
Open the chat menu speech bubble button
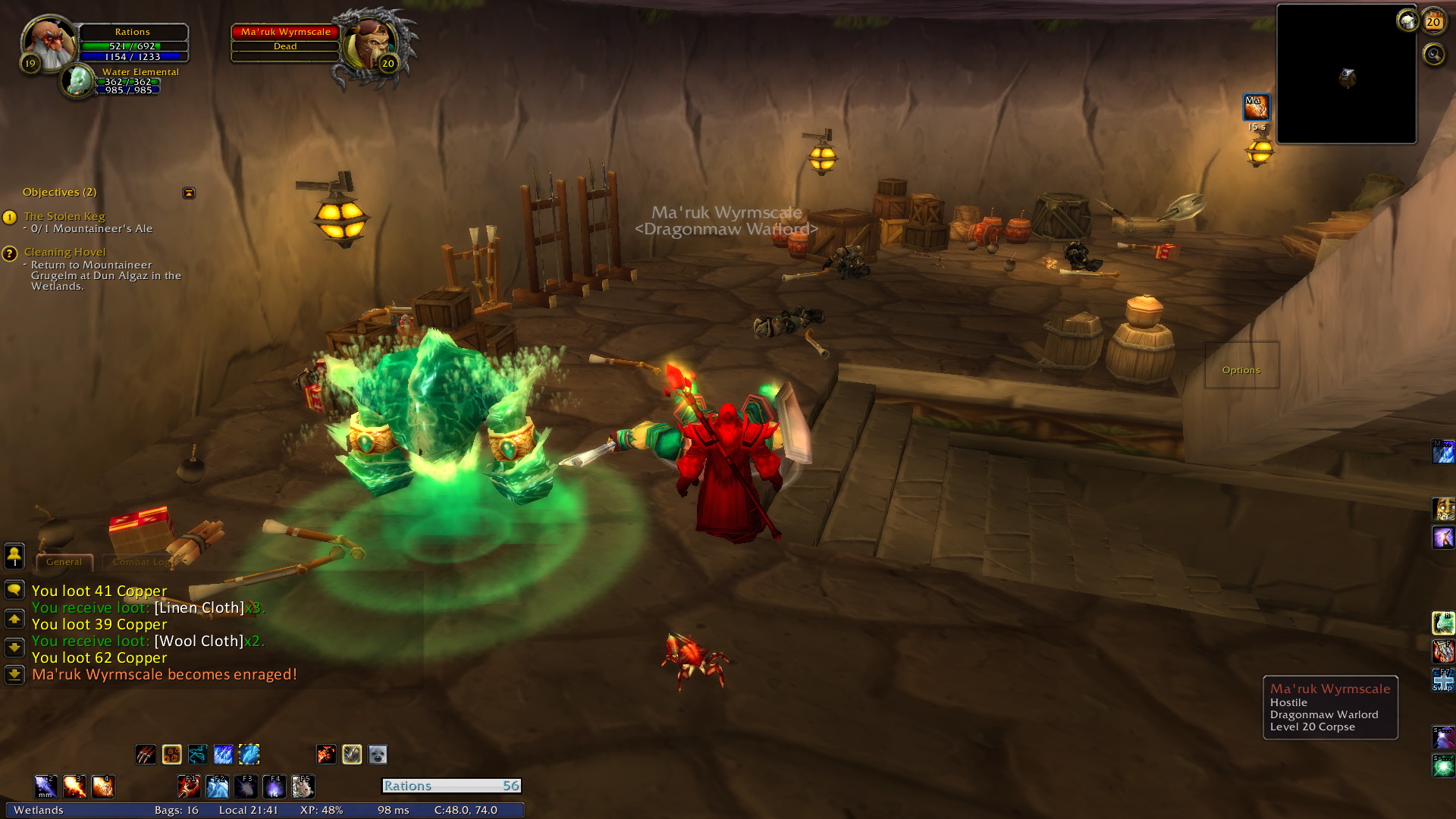coord(14,590)
